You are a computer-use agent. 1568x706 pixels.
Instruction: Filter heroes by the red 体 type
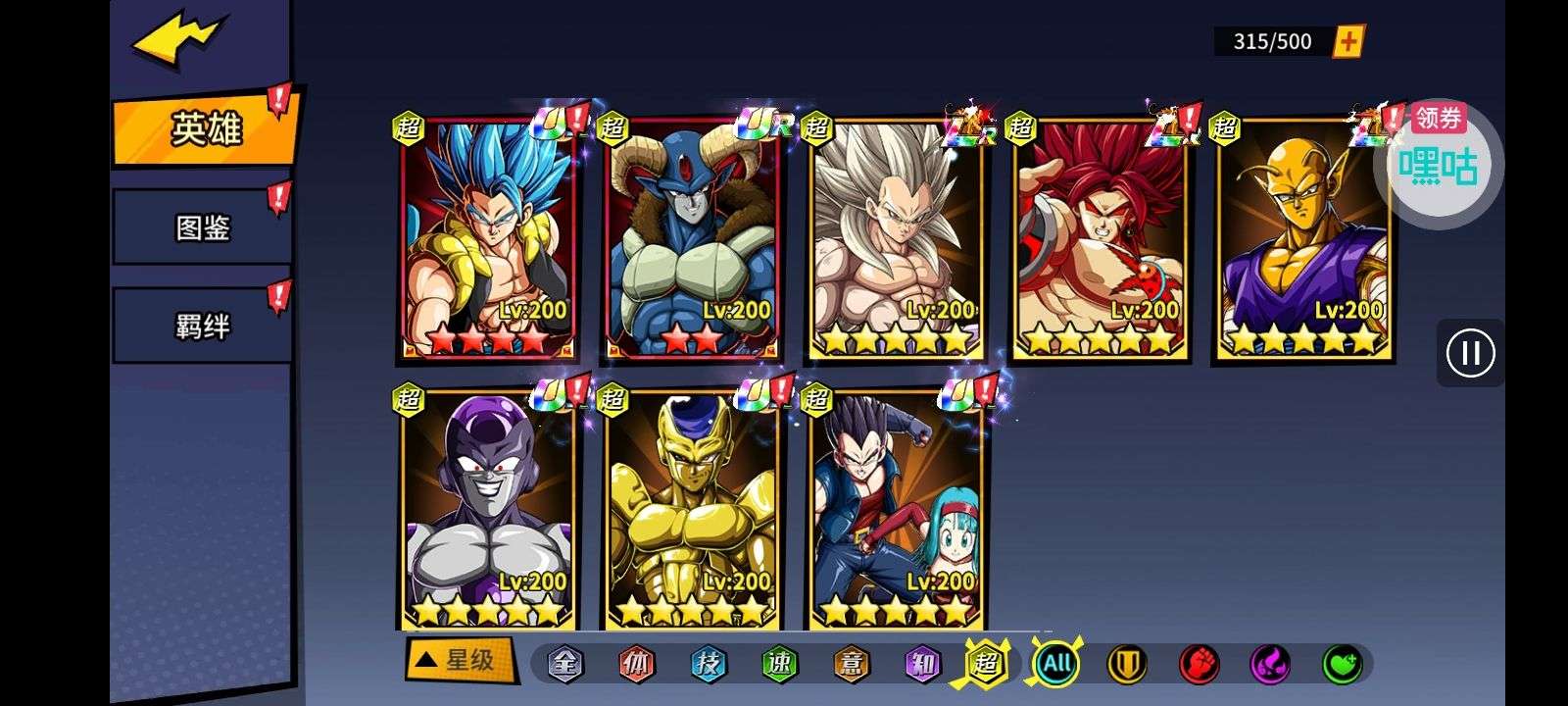(x=636, y=665)
